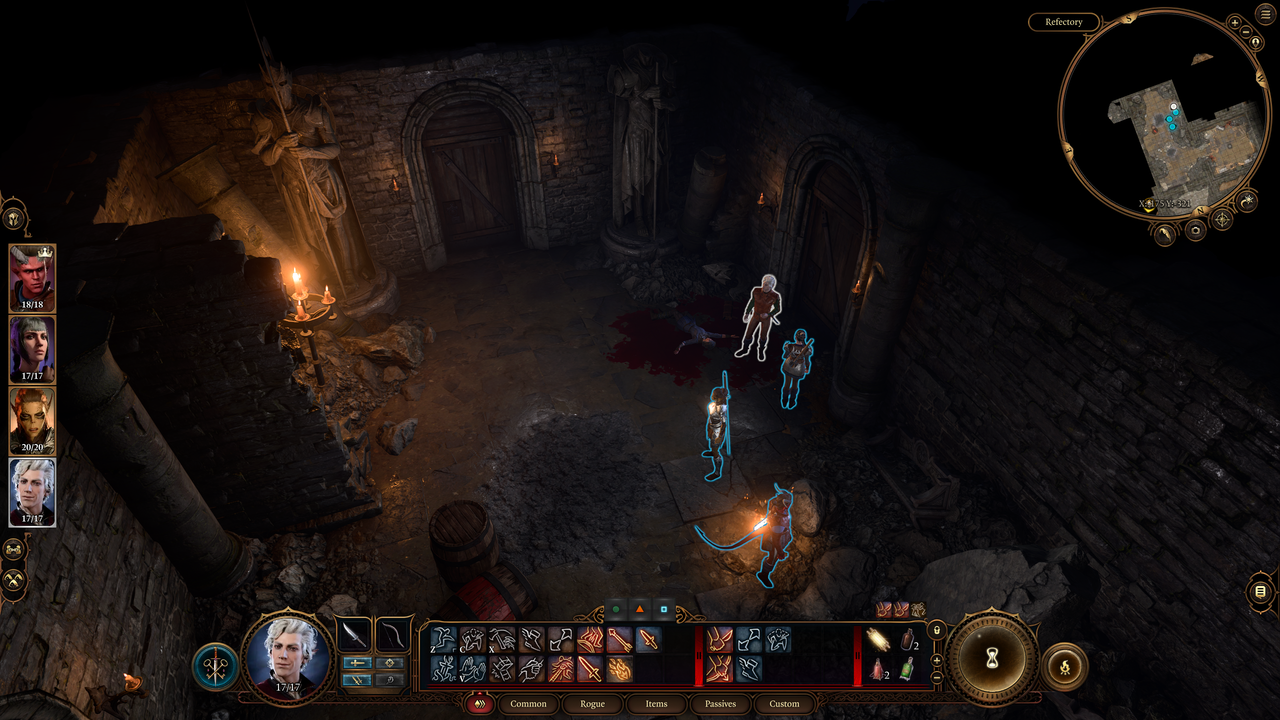Open the combat log button
Screen dimensions: 1280x720
[x=1260, y=592]
